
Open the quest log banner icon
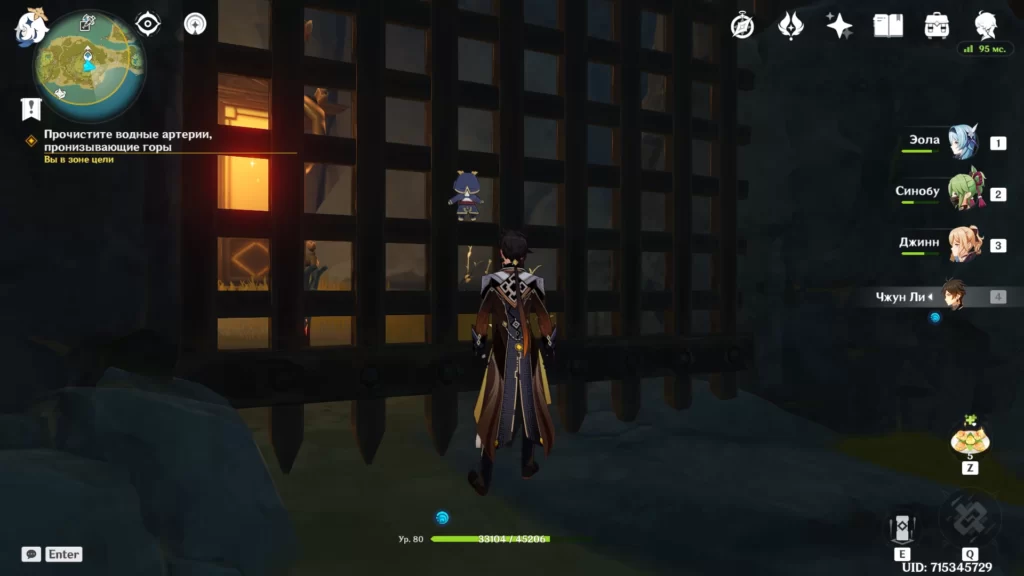[x=31, y=108]
